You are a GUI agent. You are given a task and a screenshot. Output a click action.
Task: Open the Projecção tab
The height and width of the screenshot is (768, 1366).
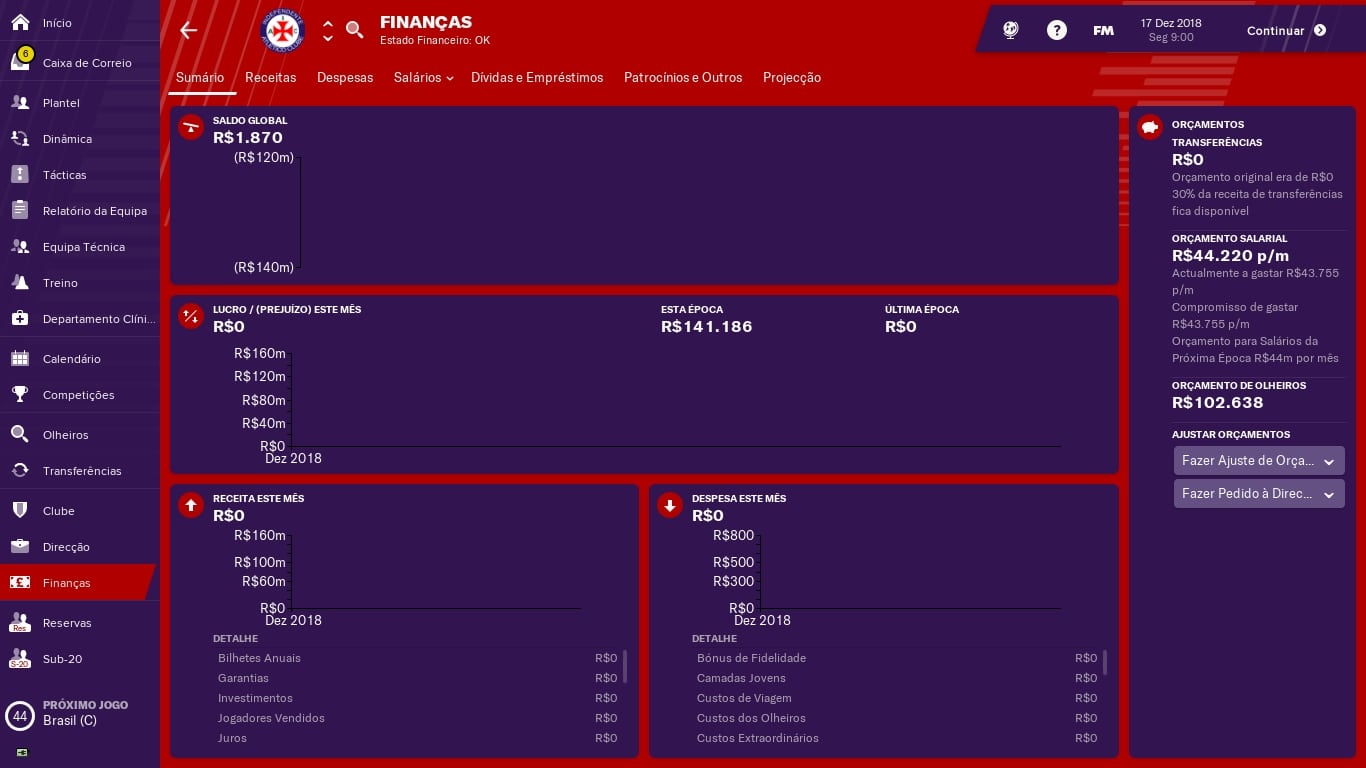[x=792, y=77]
